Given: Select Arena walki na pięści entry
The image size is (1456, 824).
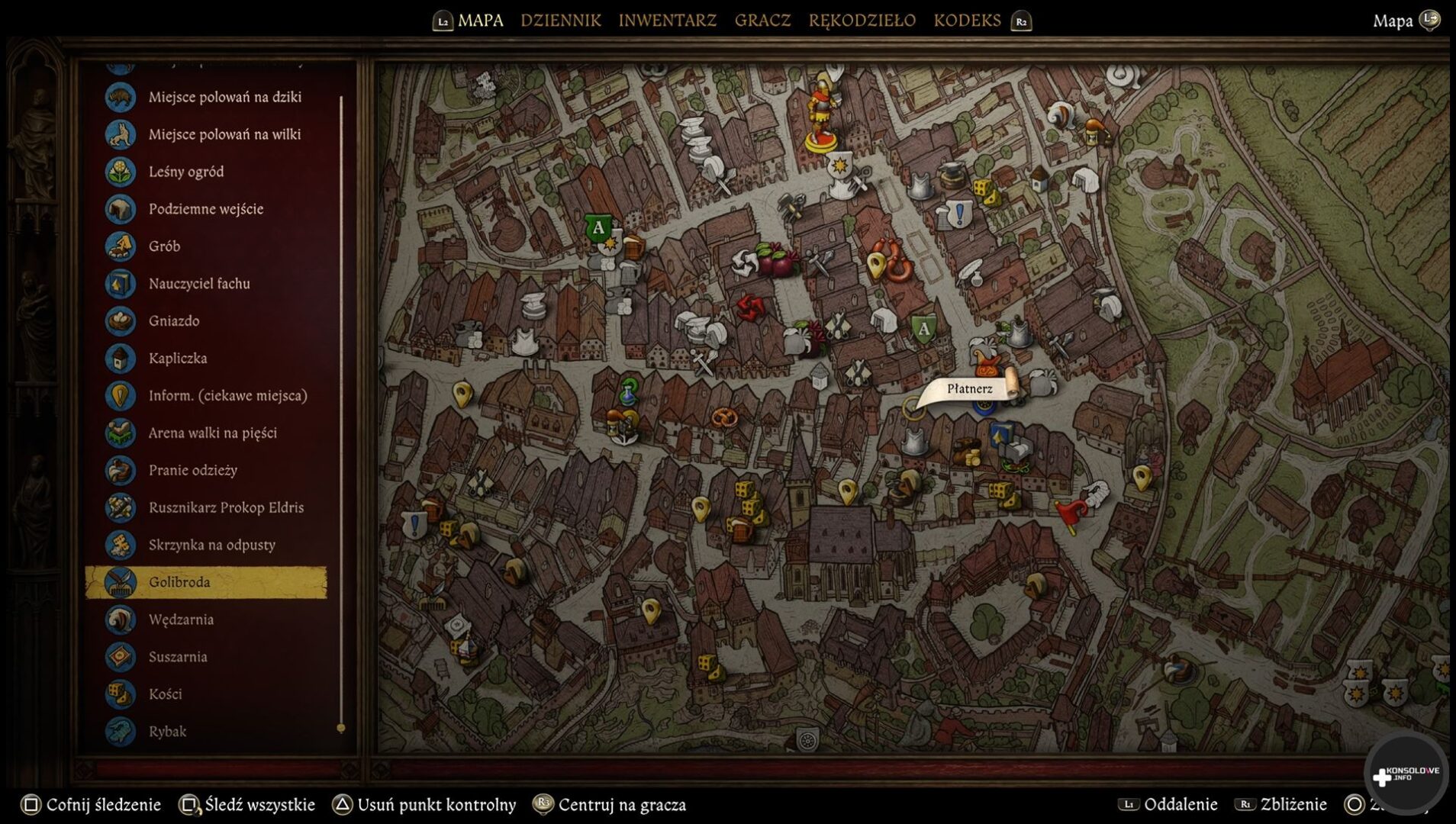Looking at the screenshot, I should tap(212, 433).
